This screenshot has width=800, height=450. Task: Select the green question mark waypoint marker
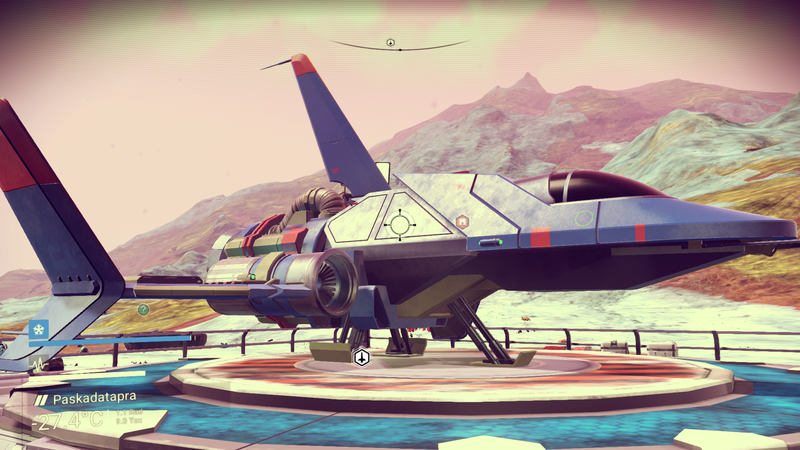[x=144, y=310]
